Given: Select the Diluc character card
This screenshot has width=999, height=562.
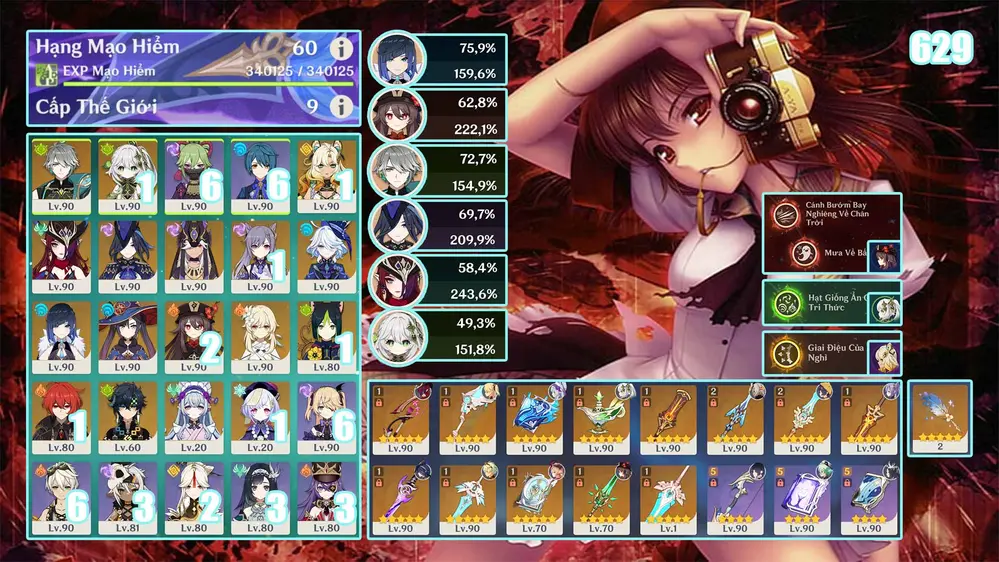Looking at the screenshot, I should tap(61, 417).
